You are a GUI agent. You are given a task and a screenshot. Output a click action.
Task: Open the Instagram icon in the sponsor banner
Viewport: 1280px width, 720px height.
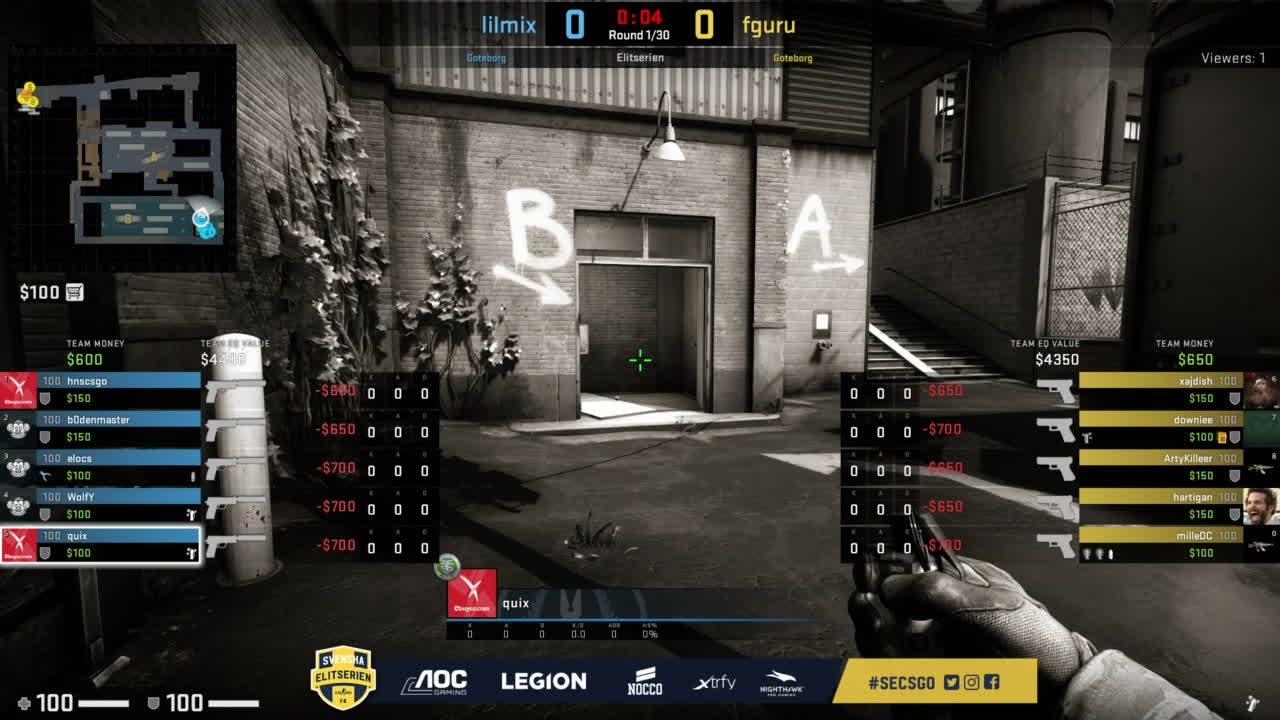(971, 681)
